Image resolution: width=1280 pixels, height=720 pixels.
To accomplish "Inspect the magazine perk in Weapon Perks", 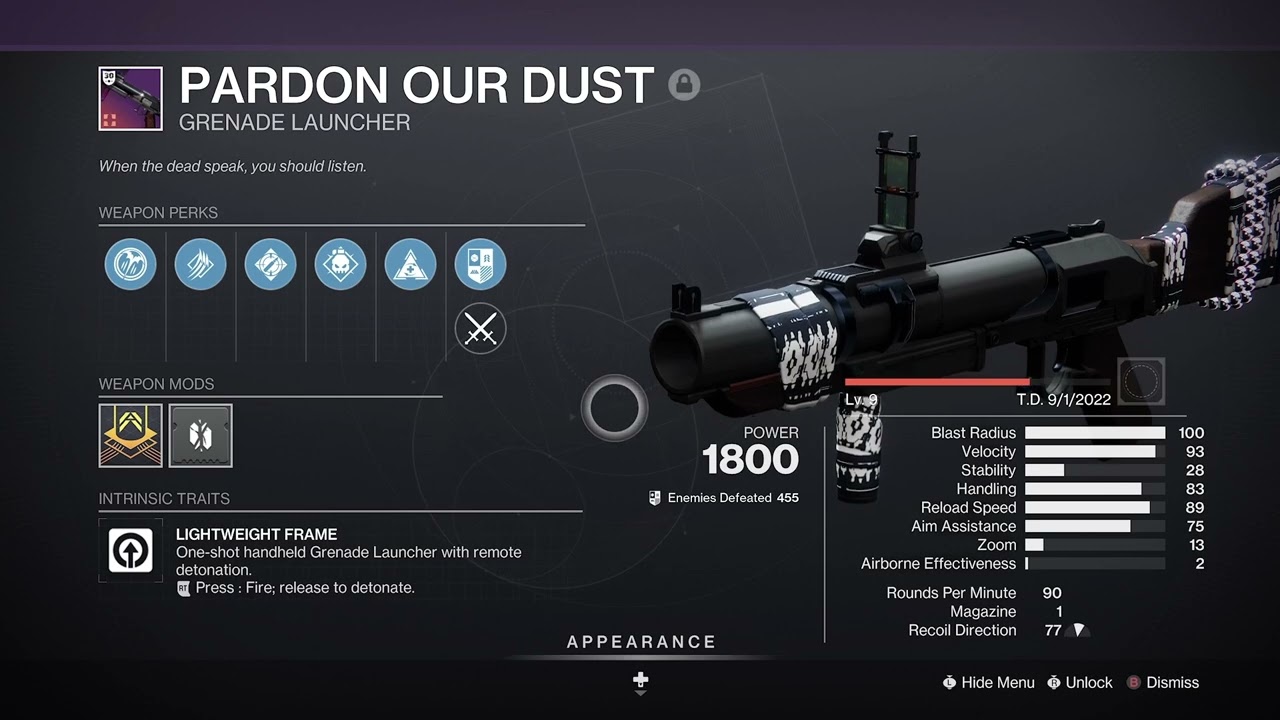I will pos(200,264).
